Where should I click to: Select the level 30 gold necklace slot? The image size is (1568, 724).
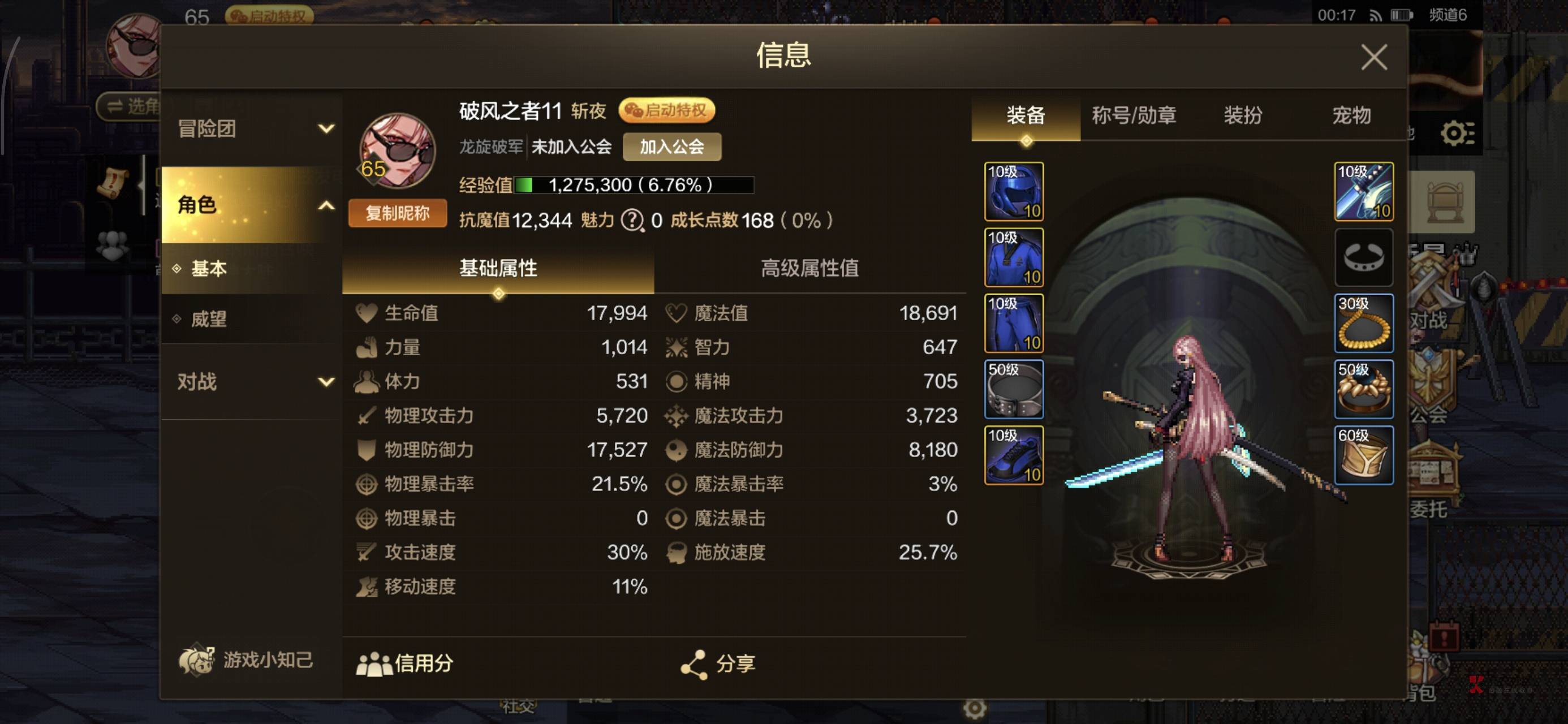pos(1363,324)
